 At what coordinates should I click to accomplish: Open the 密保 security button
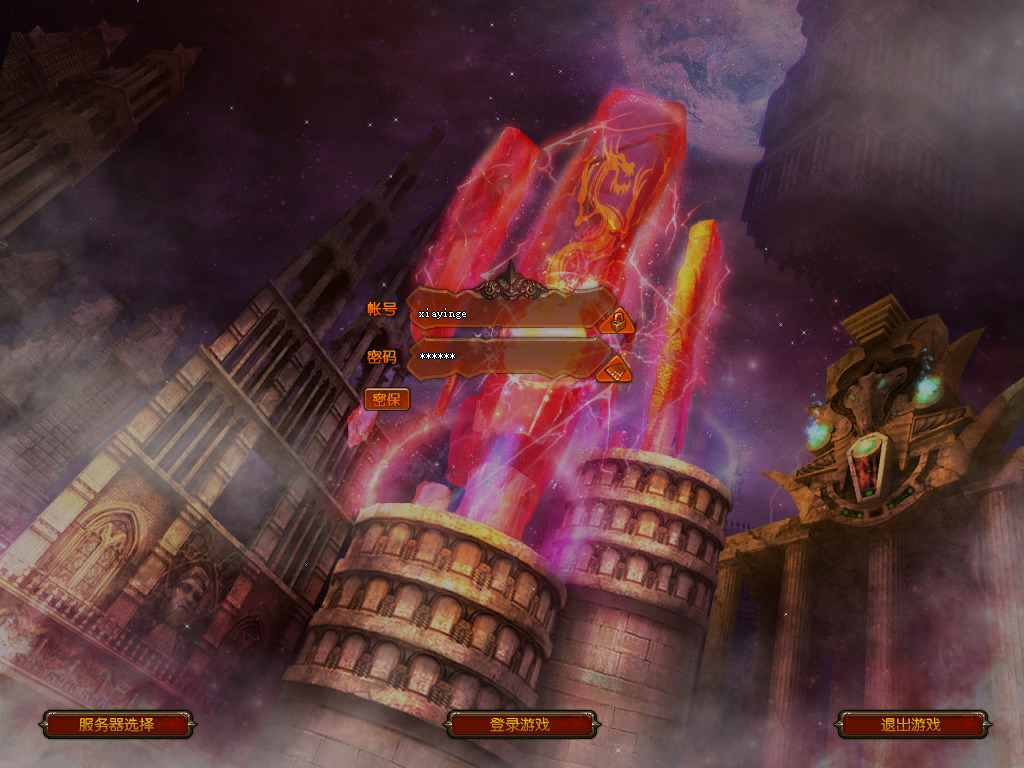pos(386,400)
